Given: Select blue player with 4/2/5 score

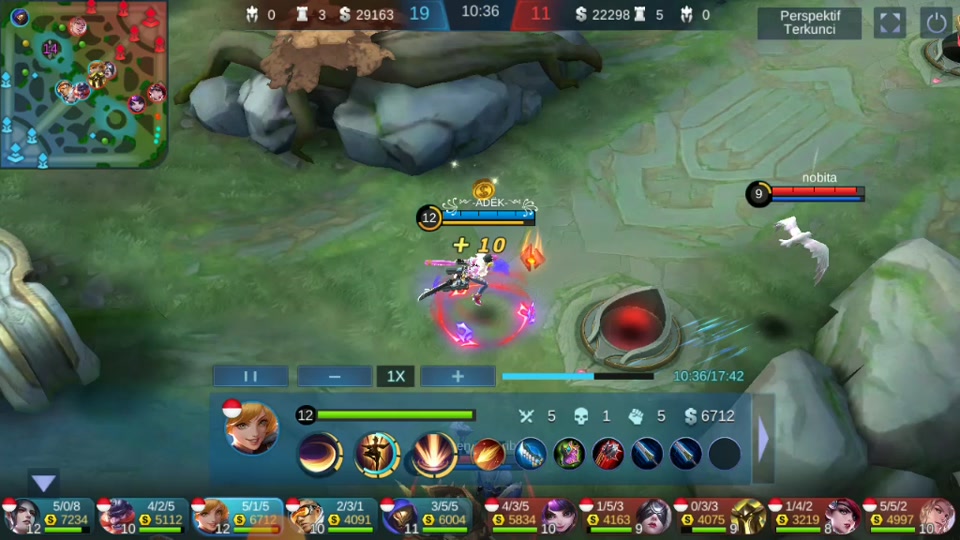Looking at the screenshot, I should tap(144, 515).
